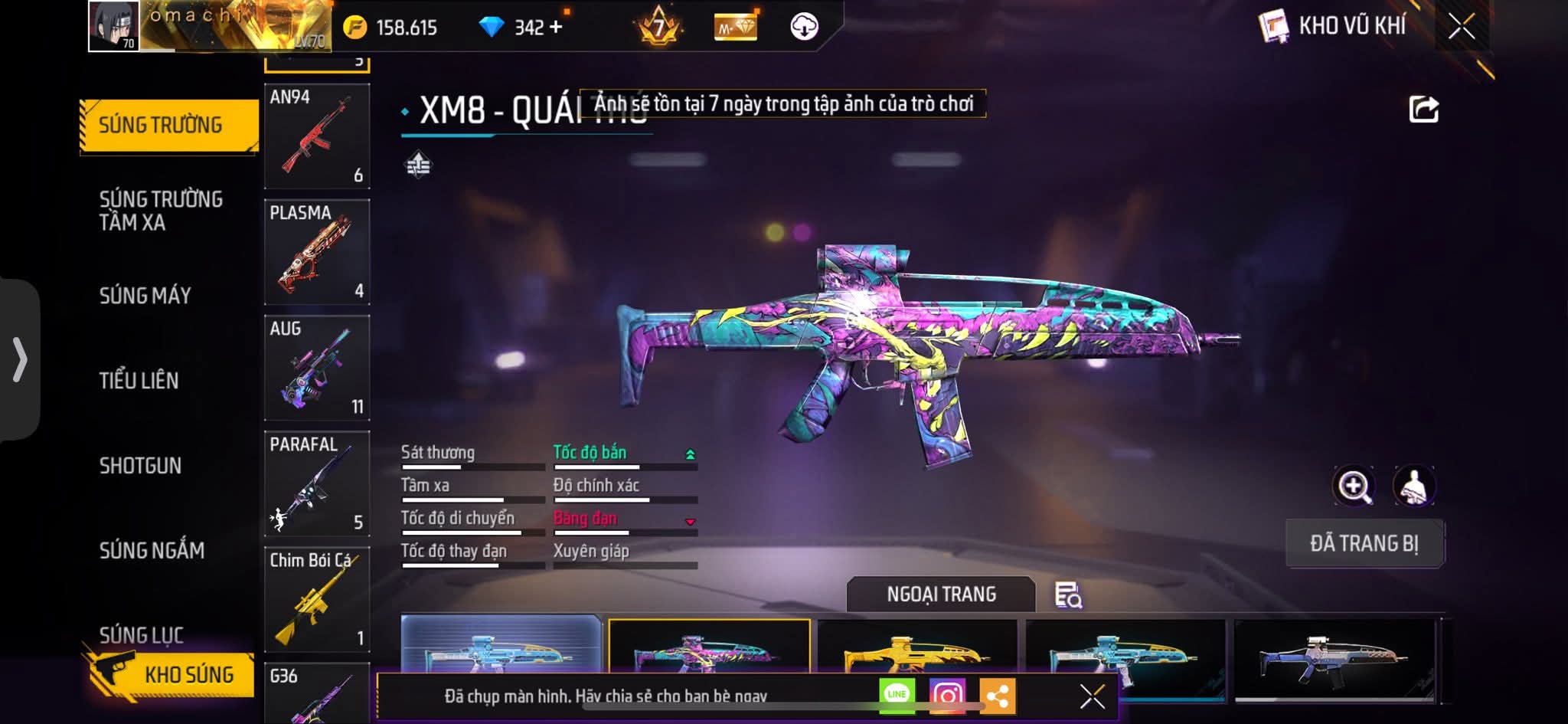Share the weapon using the share arrow icon
Viewport: 1568px width, 724px height.
[1423, 110]
